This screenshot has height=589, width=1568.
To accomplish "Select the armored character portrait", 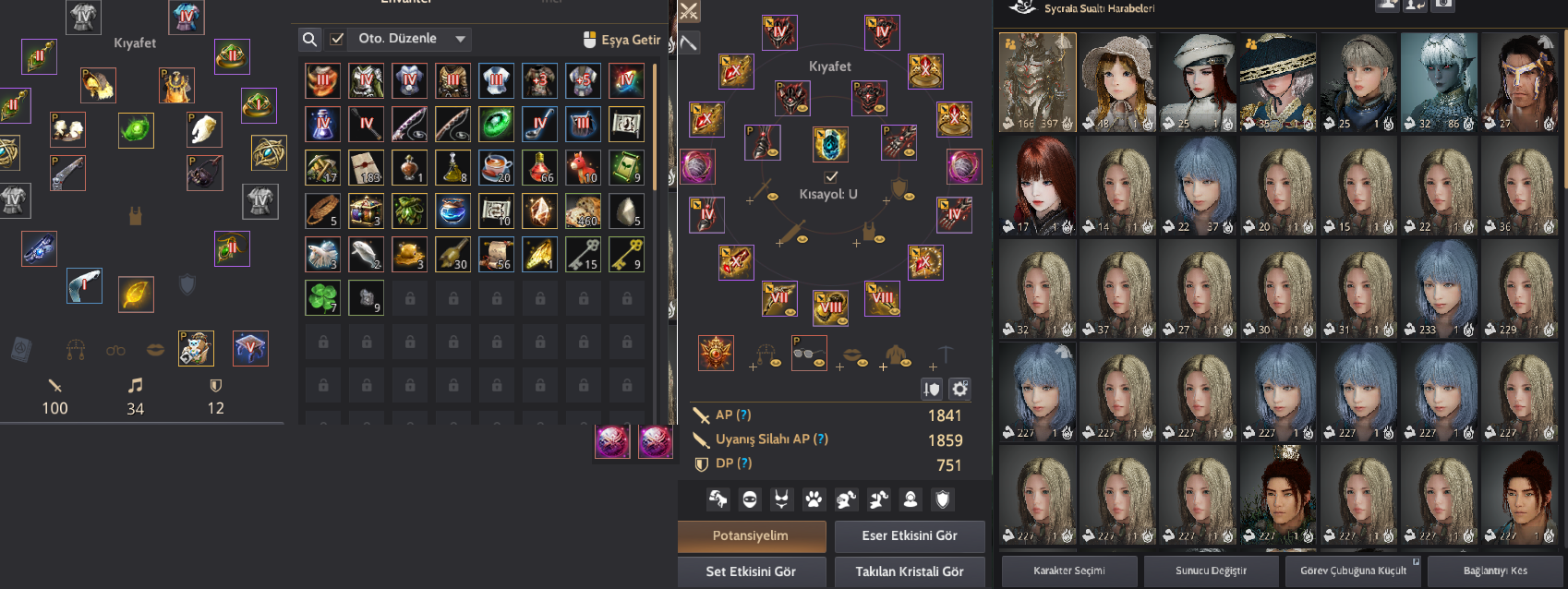I will point(1038,82).
